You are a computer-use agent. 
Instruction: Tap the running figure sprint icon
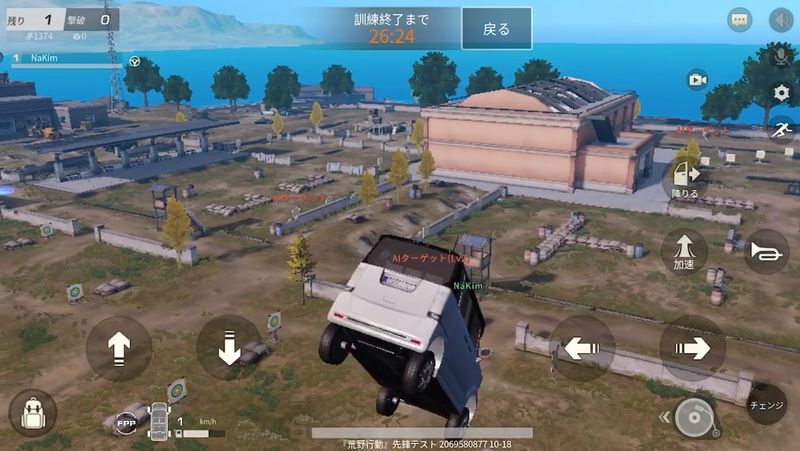coord(781,130)
